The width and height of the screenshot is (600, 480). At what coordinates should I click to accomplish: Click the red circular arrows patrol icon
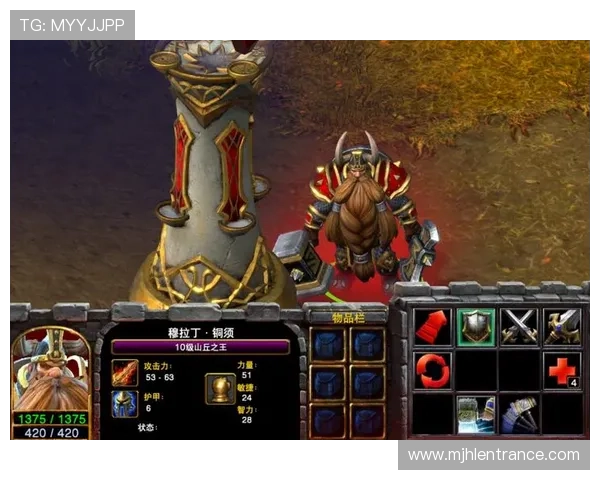pyautogui.click(x=432, y=370)
